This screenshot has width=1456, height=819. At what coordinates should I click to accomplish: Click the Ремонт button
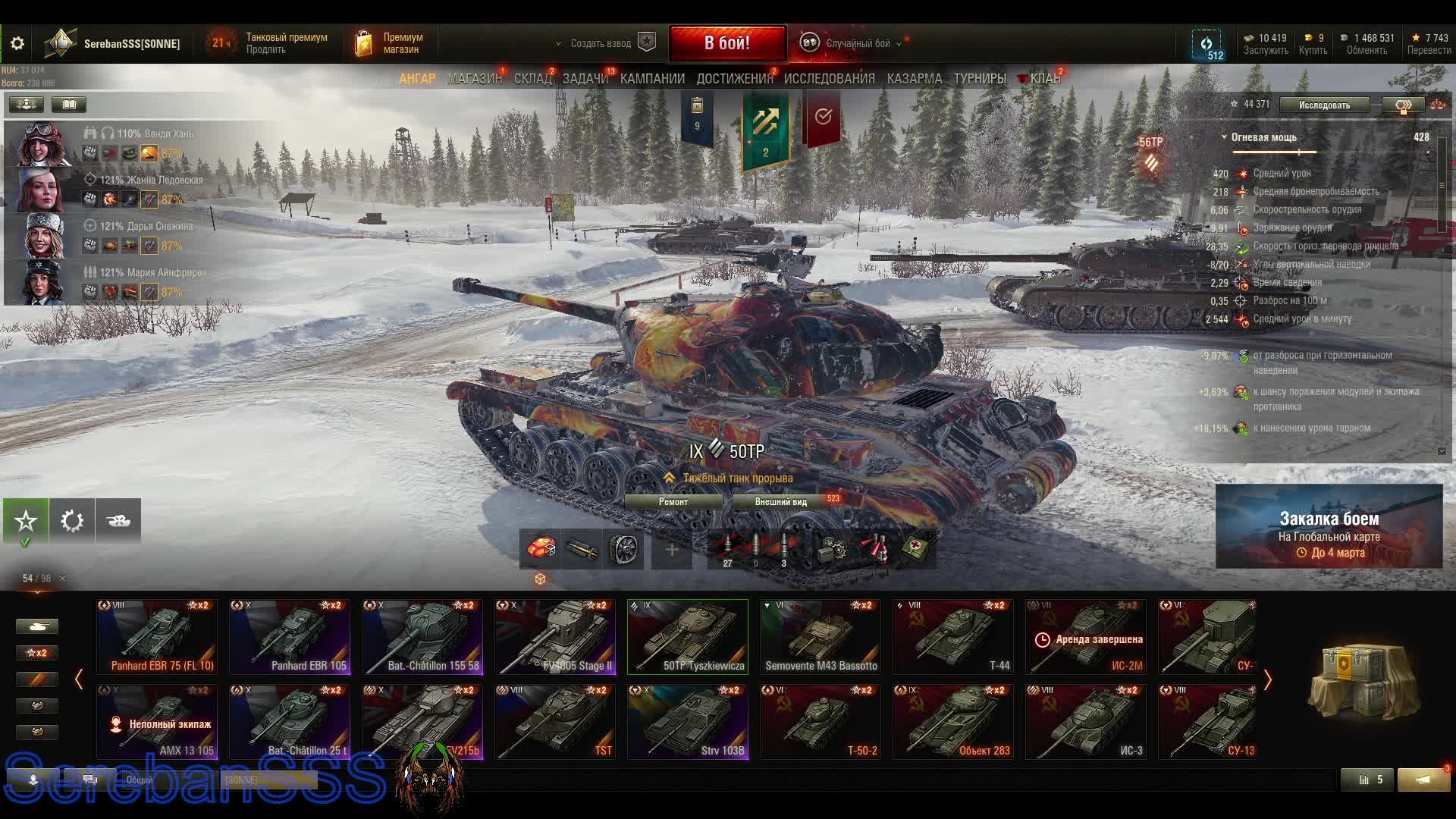[x=673, y=502]
